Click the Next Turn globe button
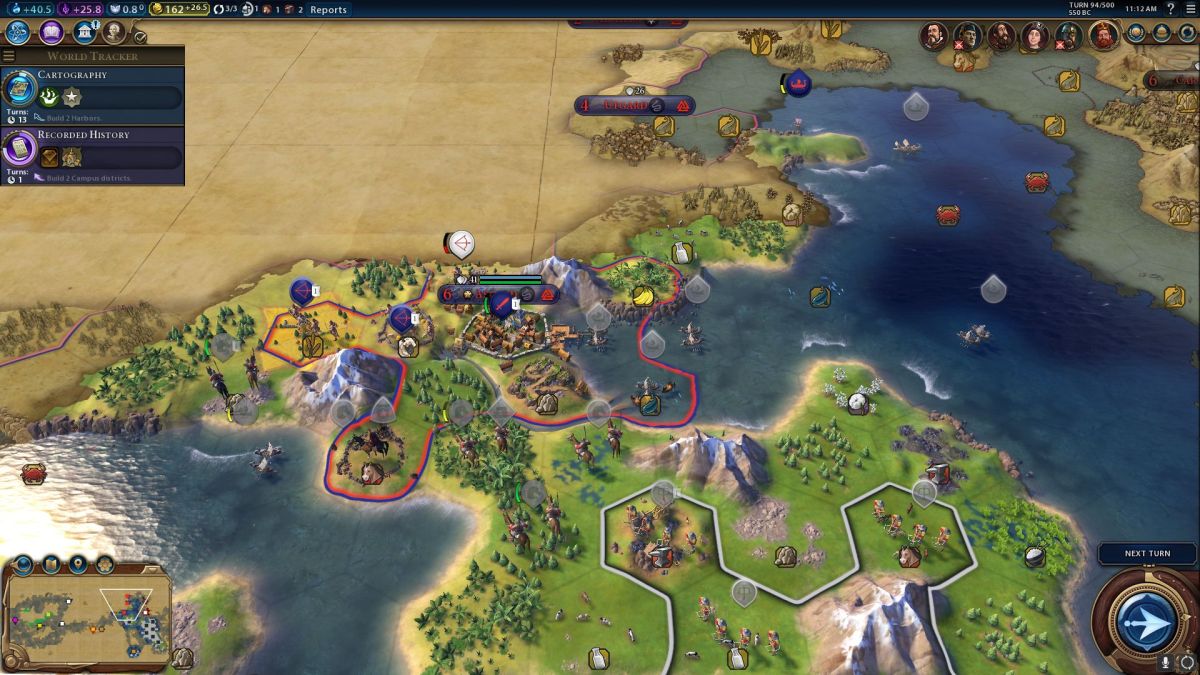1200x675 pixels. coord(1144,621)
